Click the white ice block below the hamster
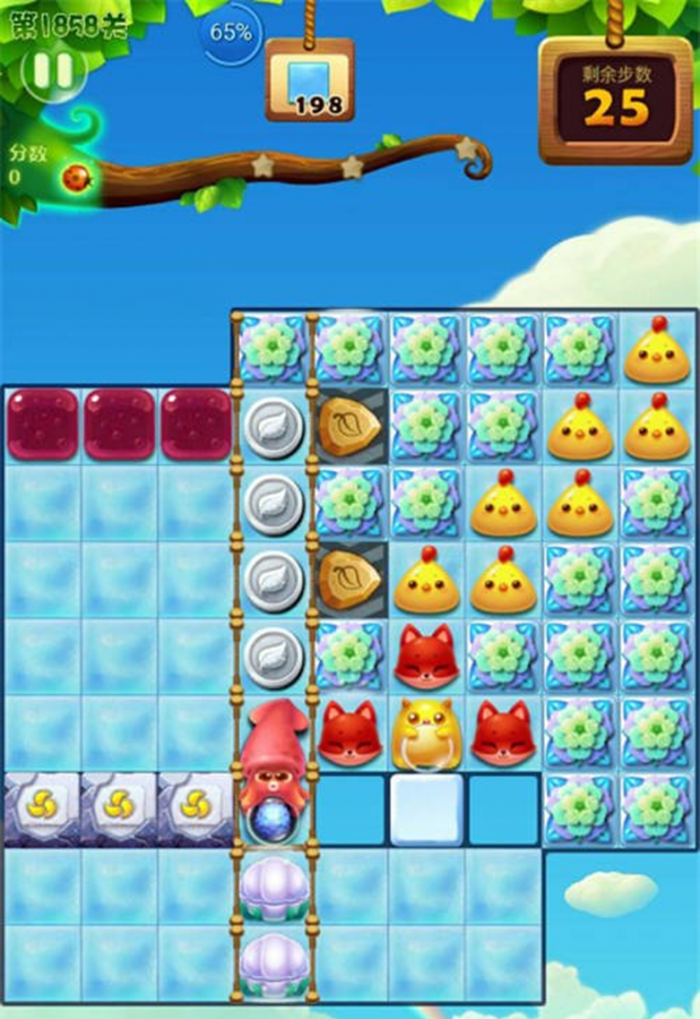Viewport: 700px width, 1019px height. (427, 809)
